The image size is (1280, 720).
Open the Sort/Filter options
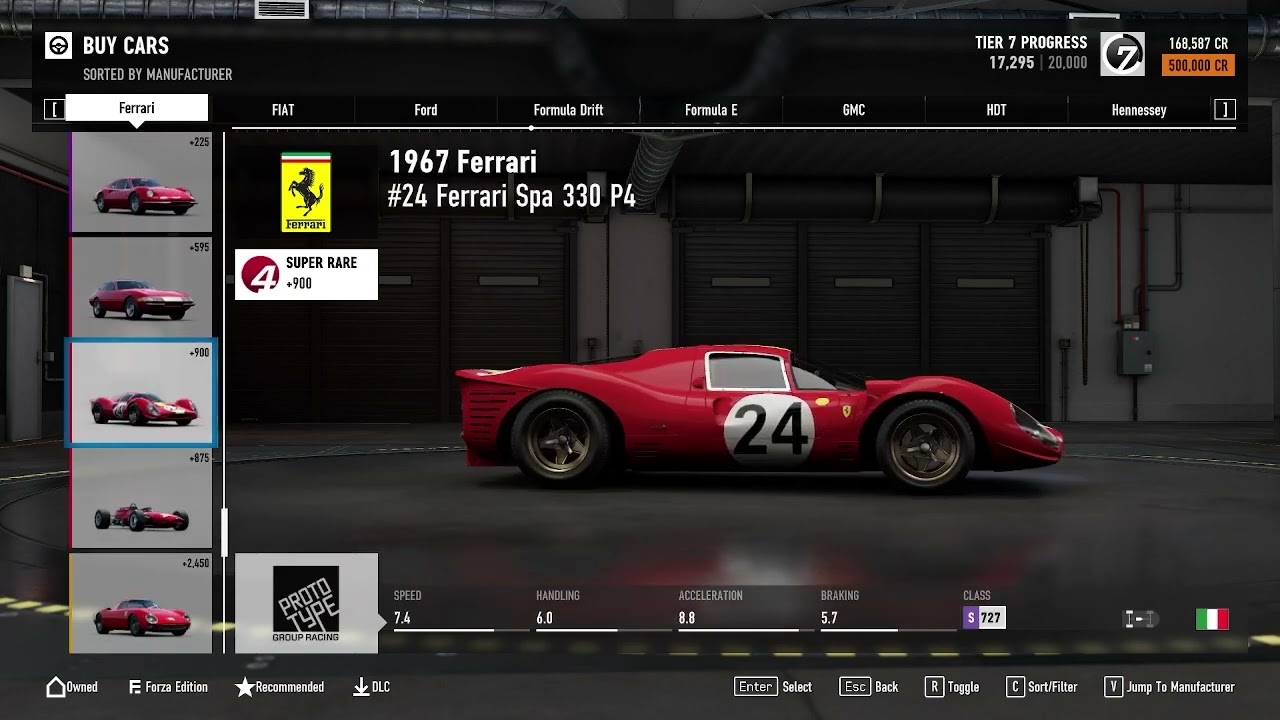1041,687
